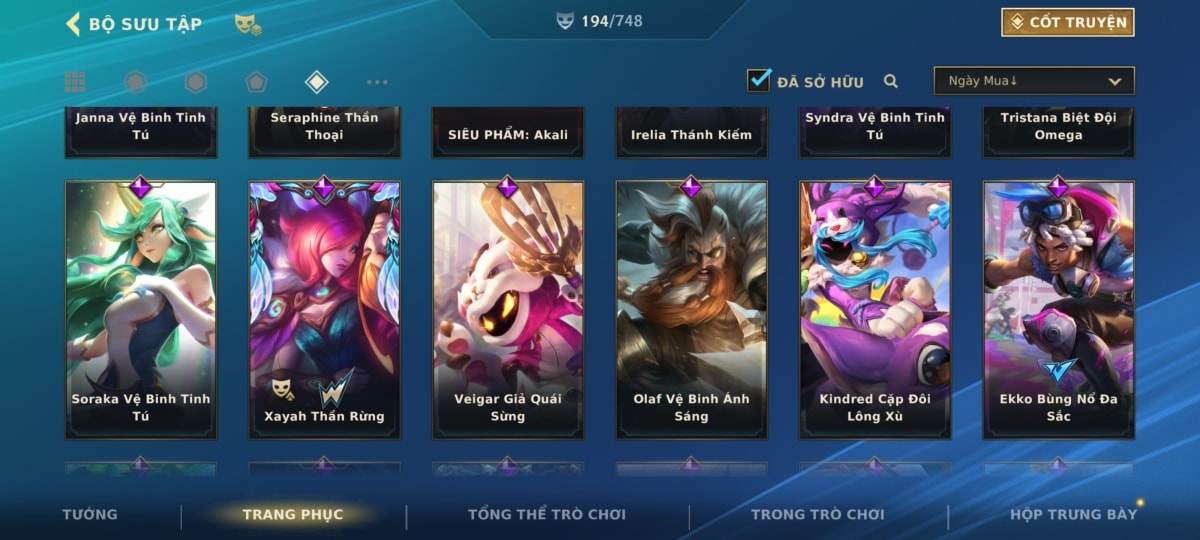Screen dimensions: 1200x540
Task: Choose the Xayah Thần Rừng skin card
Action: pyautogui.click(x=324, y=310)
